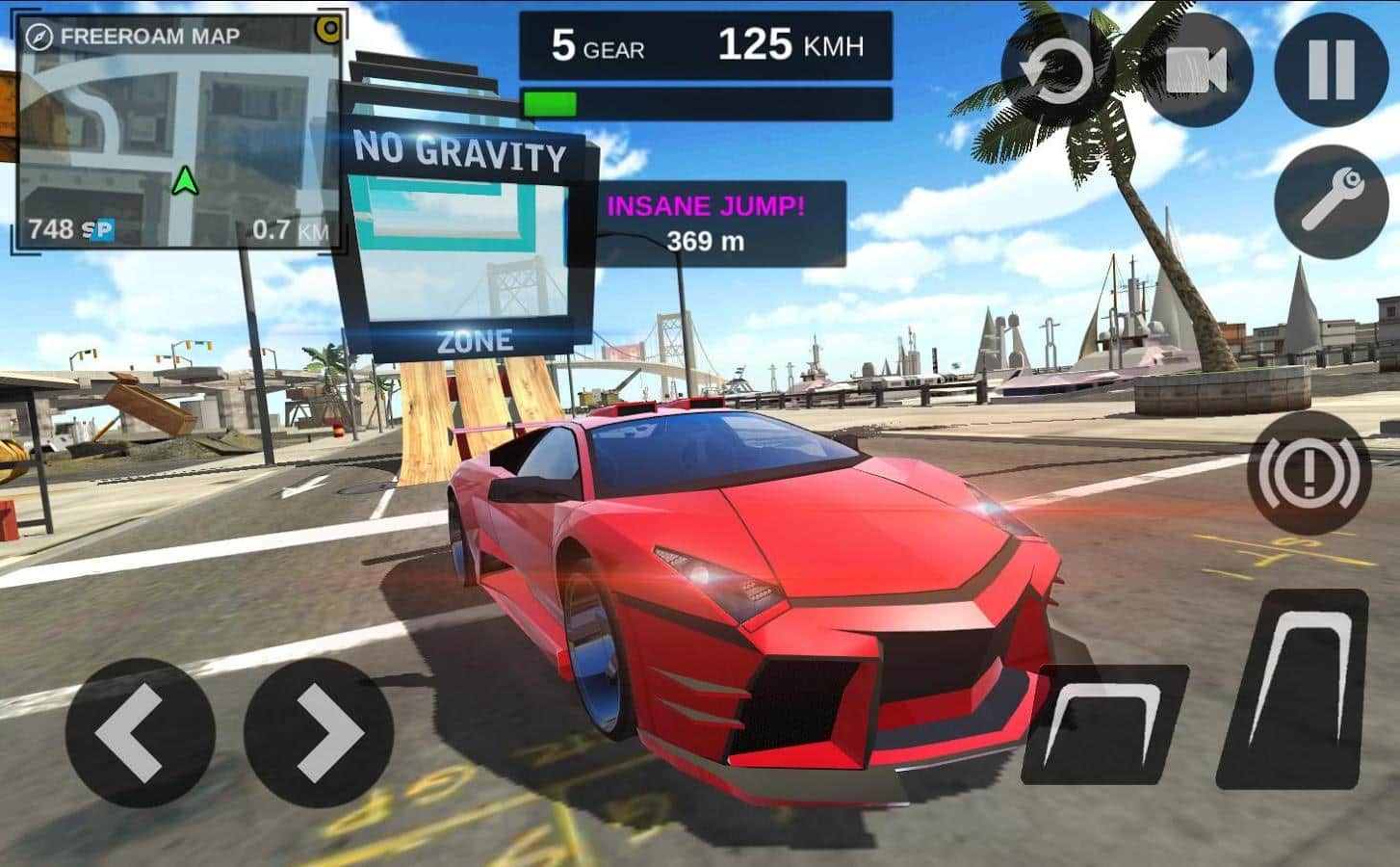The image size is (1400, 867).
Task: Steer right with the right arrow
Action: click(319, 733)
